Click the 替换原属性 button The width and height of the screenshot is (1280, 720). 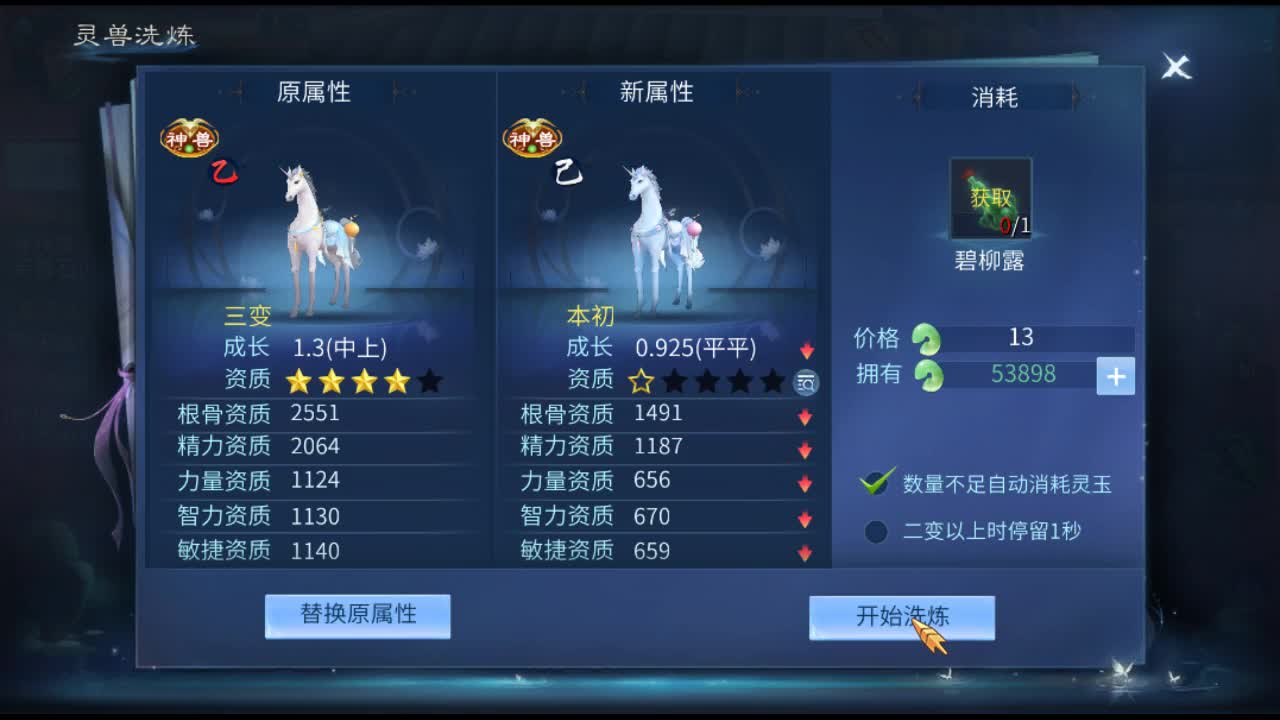(x=356, y=616)
